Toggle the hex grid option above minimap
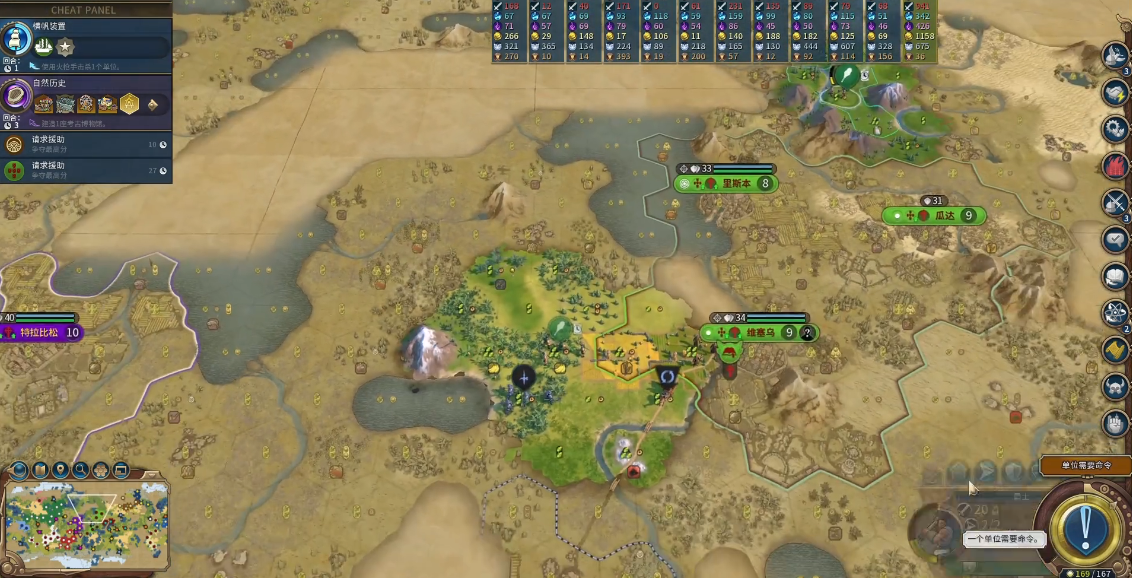The height and width of the screenshot is (578, 1132). (x=100, y=469)
